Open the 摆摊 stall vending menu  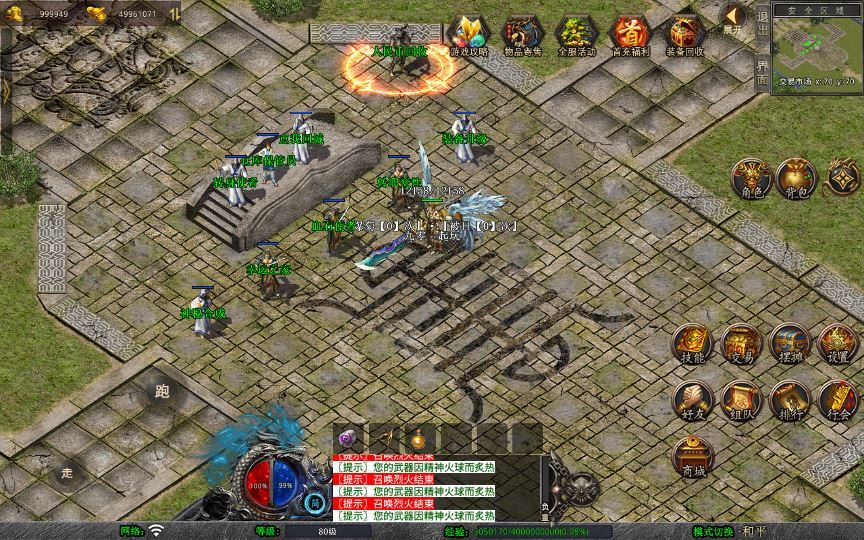789,344
